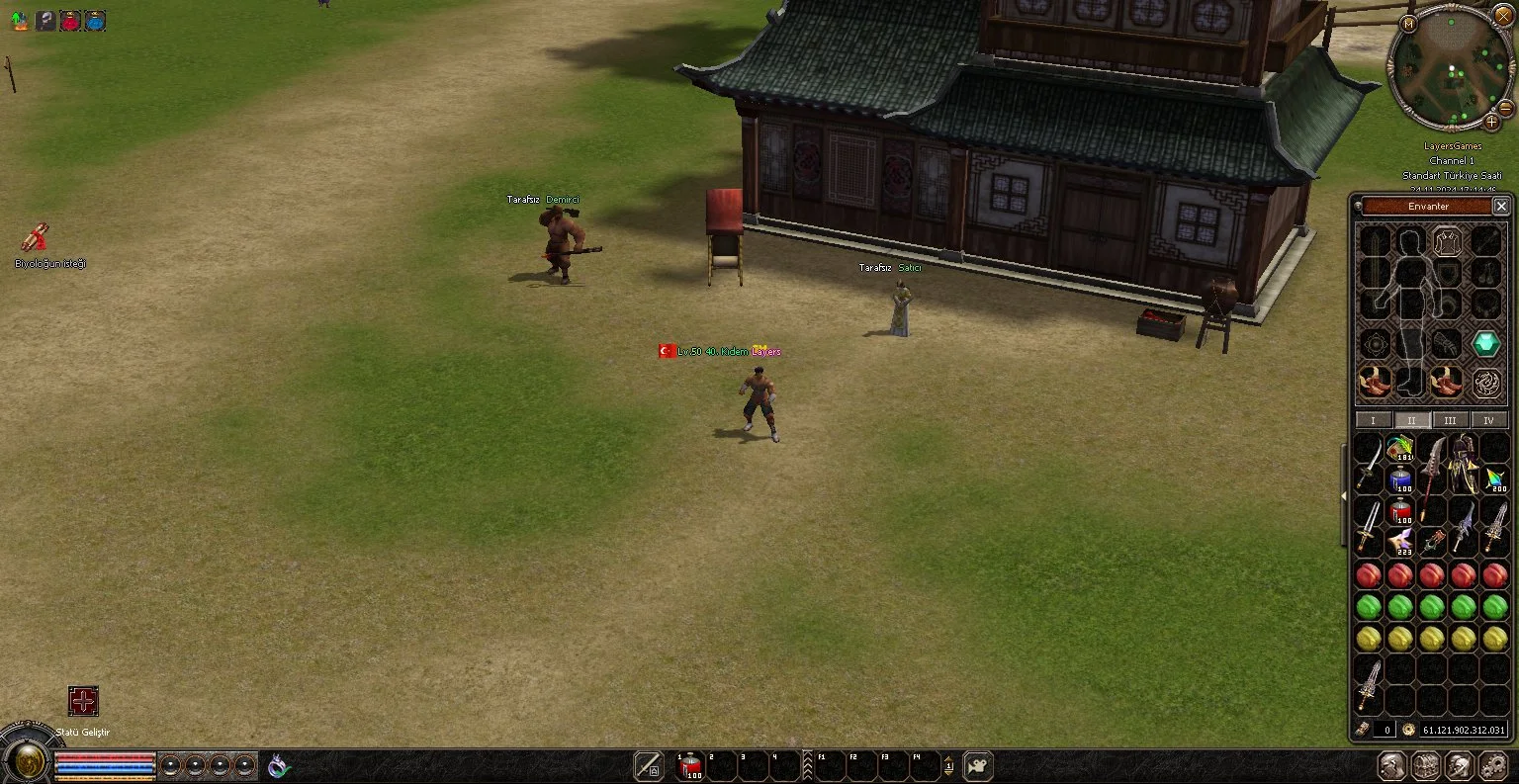The image size is (1519, 784).
Task: Pick the dark armor item in the inventory
Action: pyautogui.click(x=1464, y=464)
